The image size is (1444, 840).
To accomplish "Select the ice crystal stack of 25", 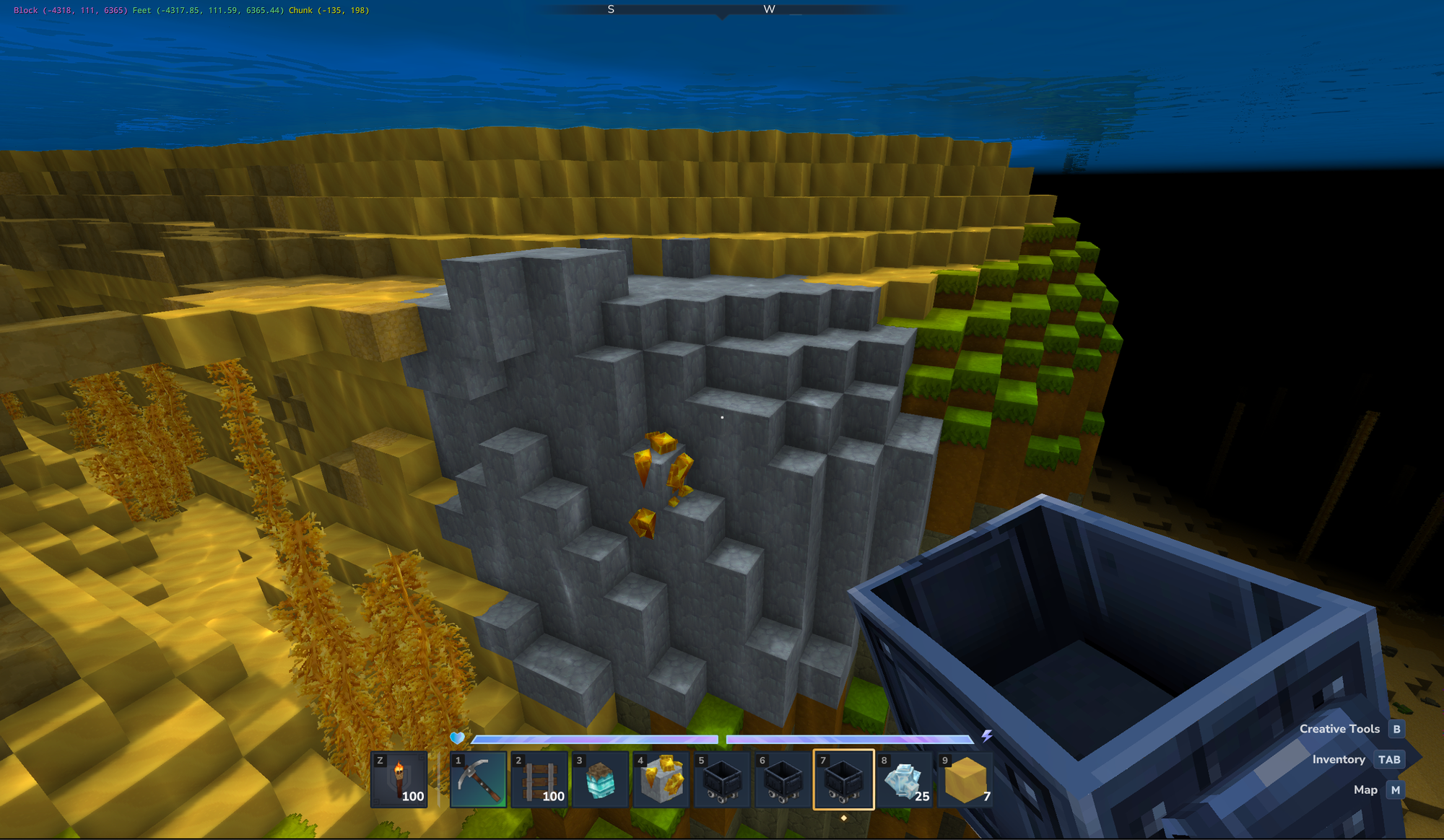I will [x=905, y=779].
